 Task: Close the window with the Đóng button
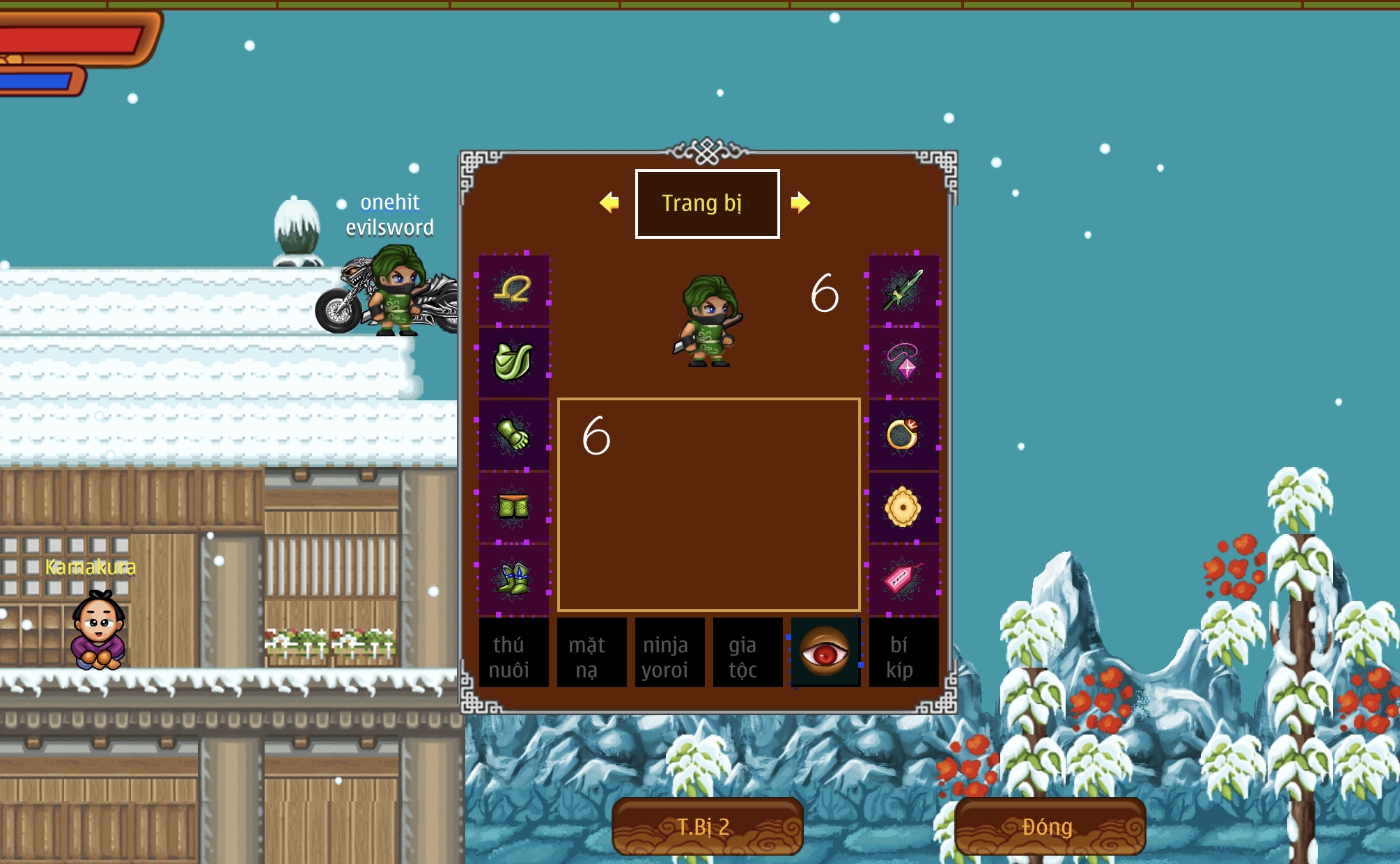1047,827
